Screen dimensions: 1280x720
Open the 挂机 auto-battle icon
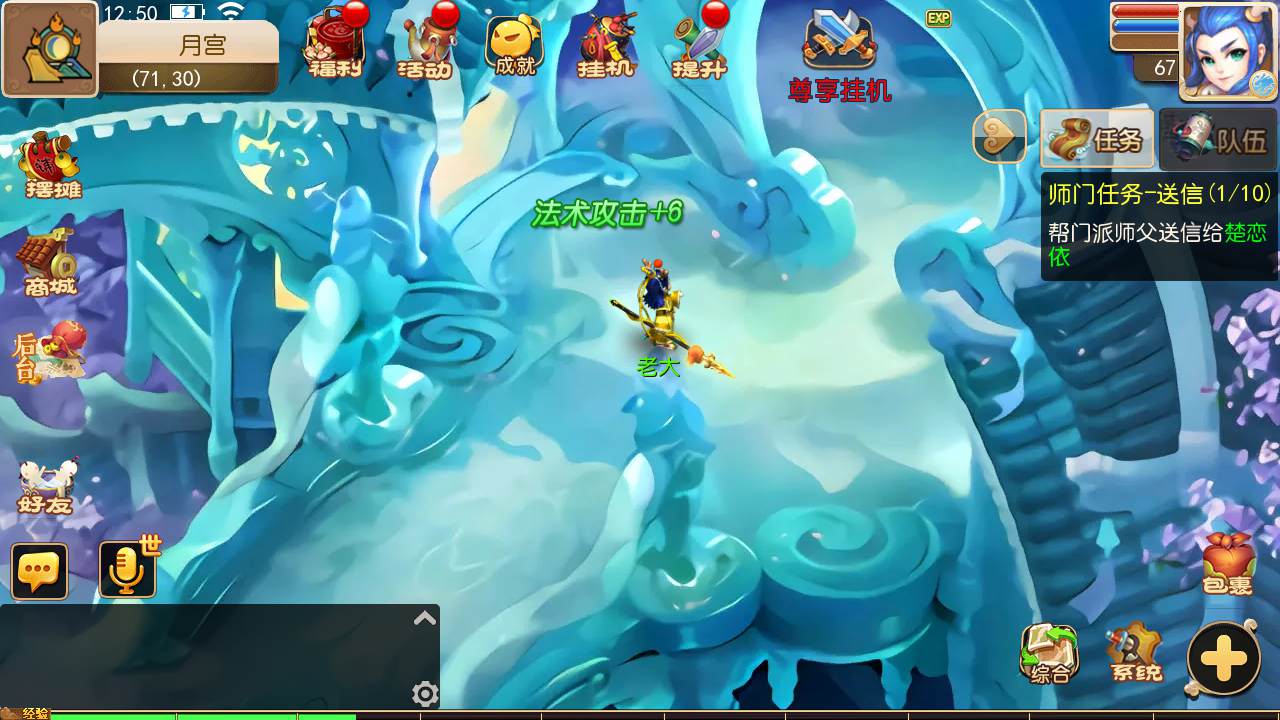pos(603,45)
